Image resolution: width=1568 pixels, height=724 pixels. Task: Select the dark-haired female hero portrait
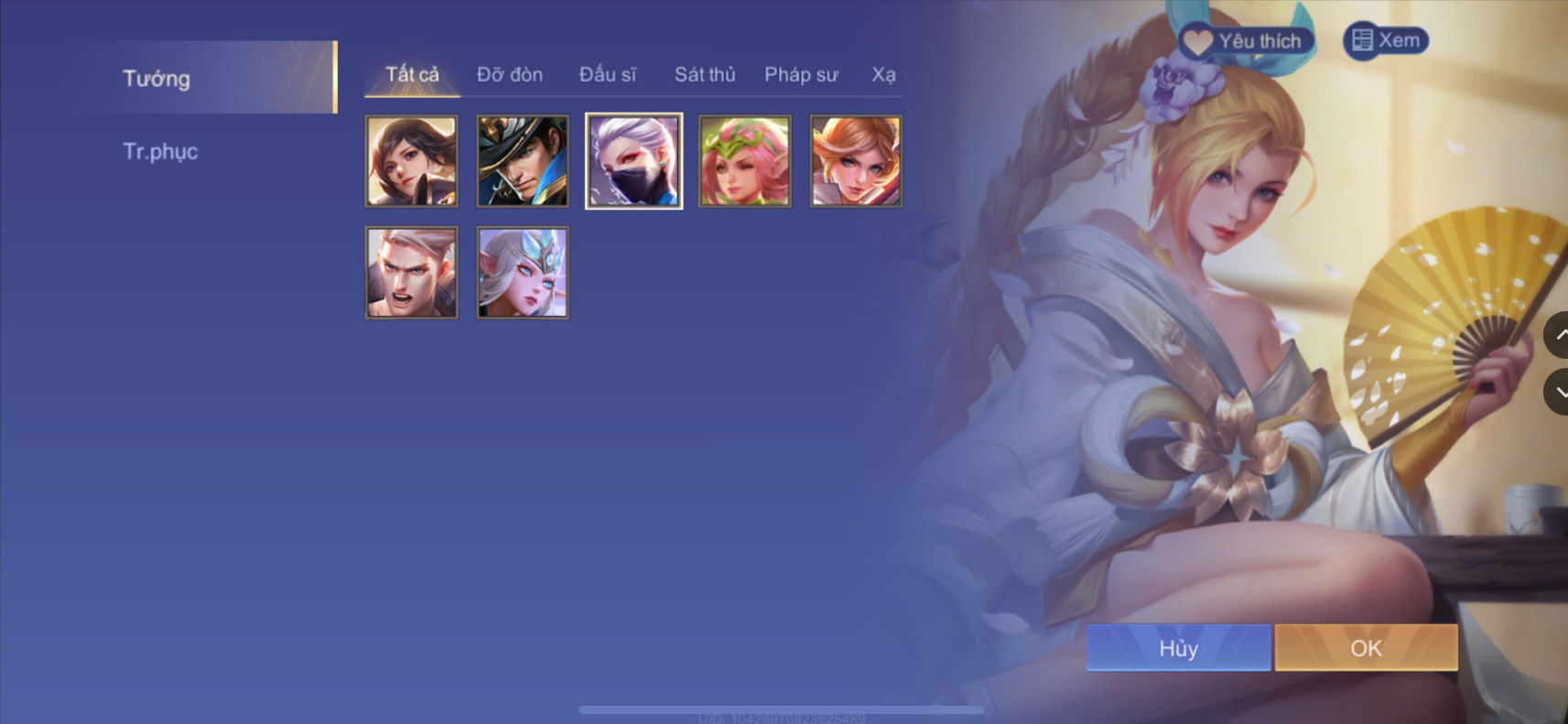click(410, 161)
